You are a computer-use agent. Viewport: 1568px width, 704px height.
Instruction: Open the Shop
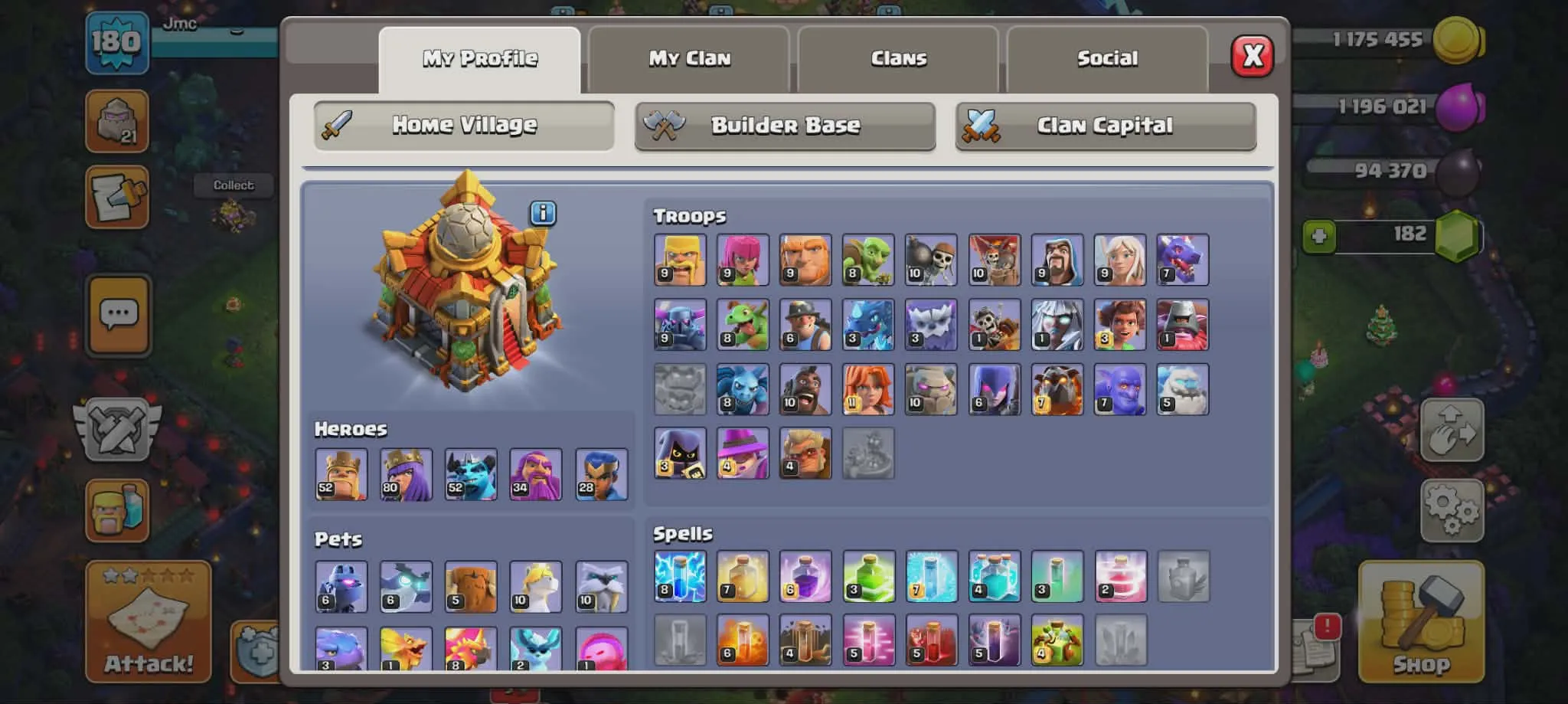[x=1421, y=622]
